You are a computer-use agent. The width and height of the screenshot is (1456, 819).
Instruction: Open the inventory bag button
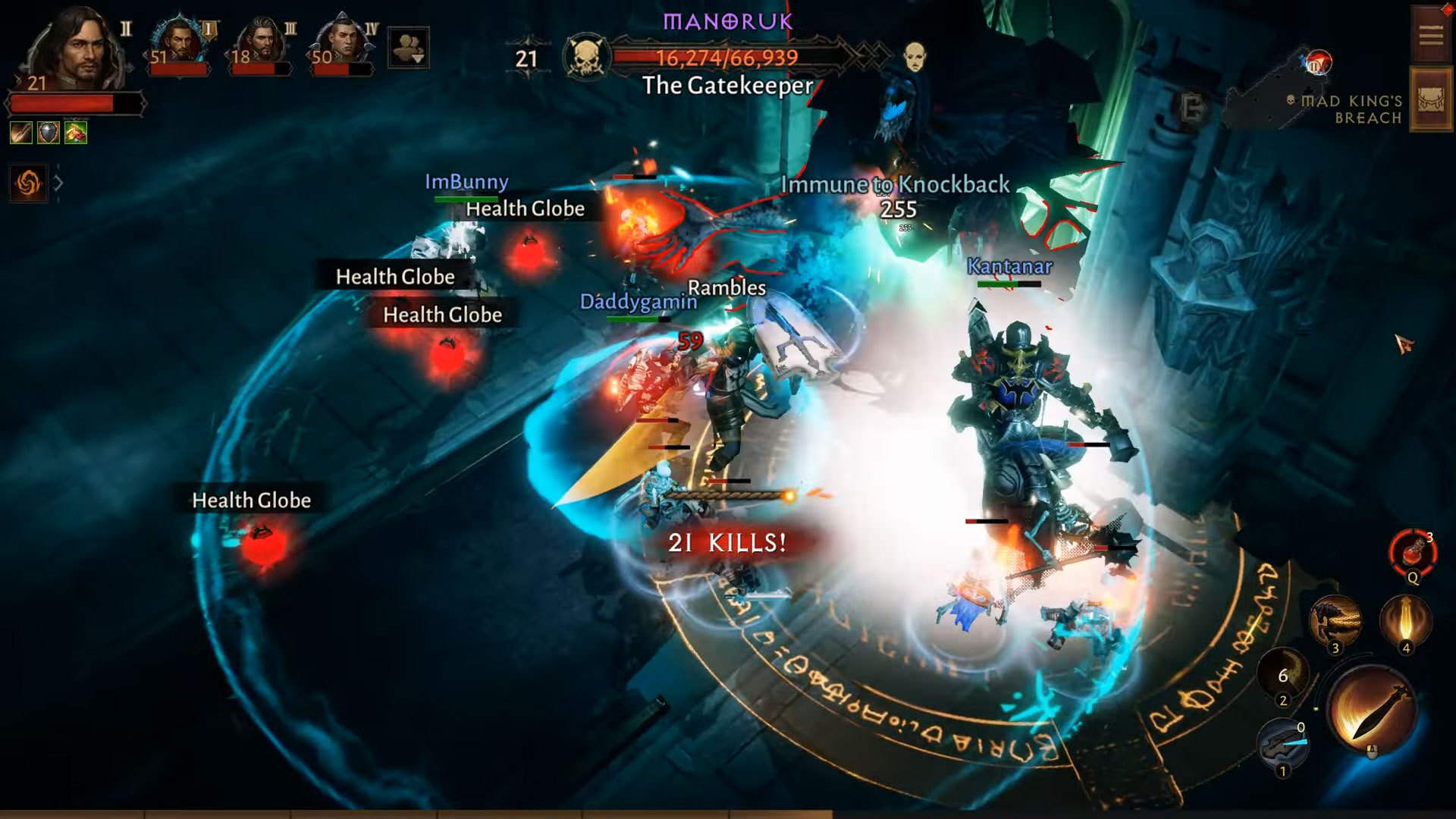click(x=1430, y=100)
